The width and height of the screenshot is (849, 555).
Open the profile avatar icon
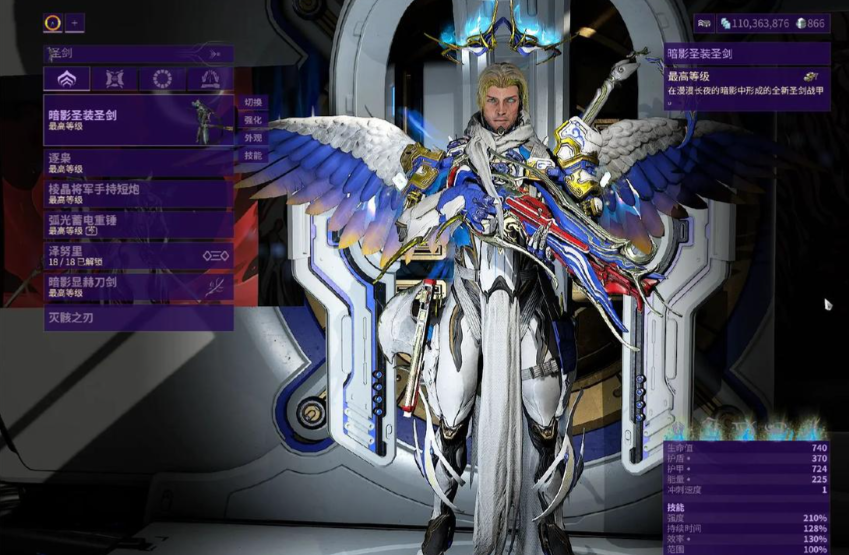click(53, 22)
